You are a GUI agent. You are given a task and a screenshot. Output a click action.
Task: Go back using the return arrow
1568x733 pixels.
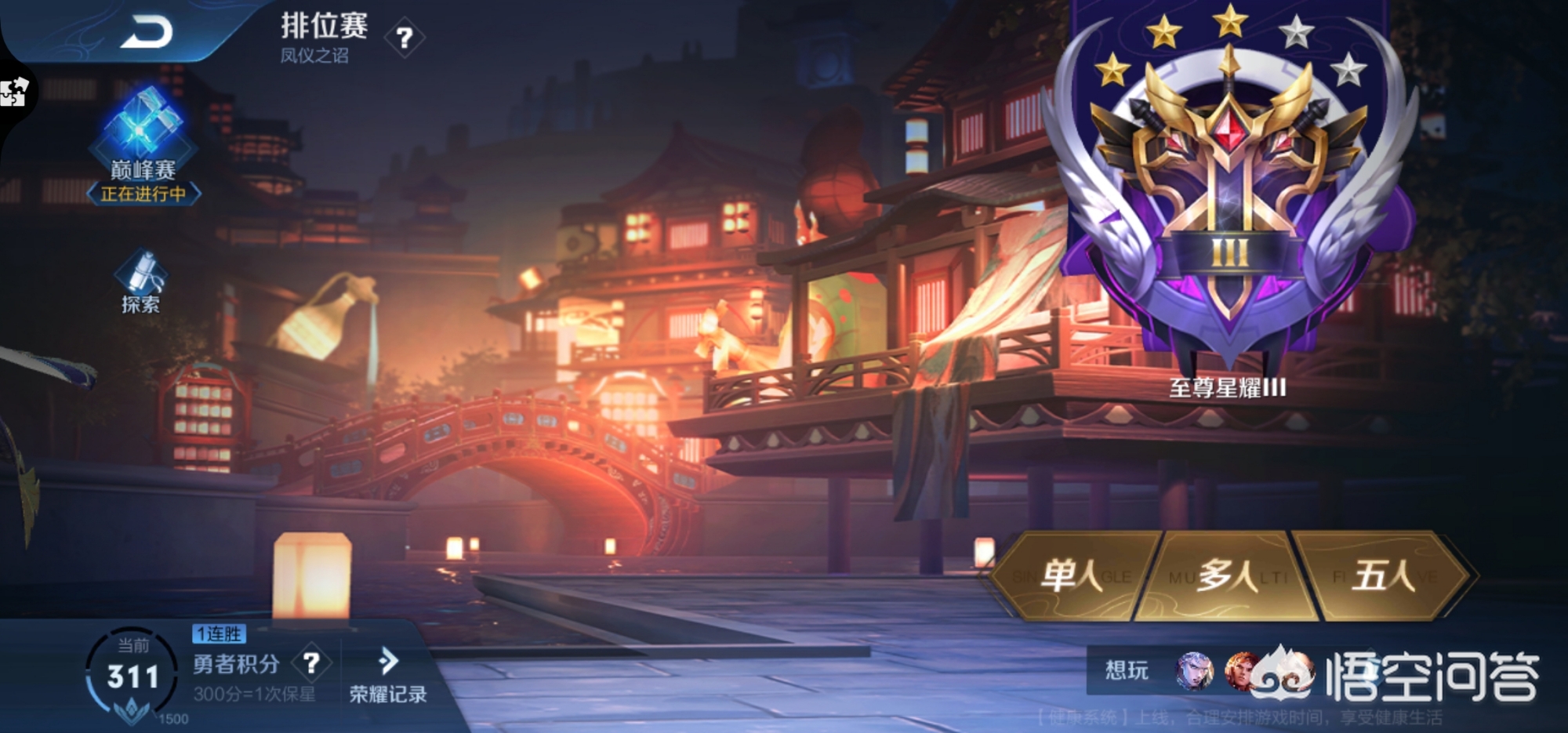[147, 33]
